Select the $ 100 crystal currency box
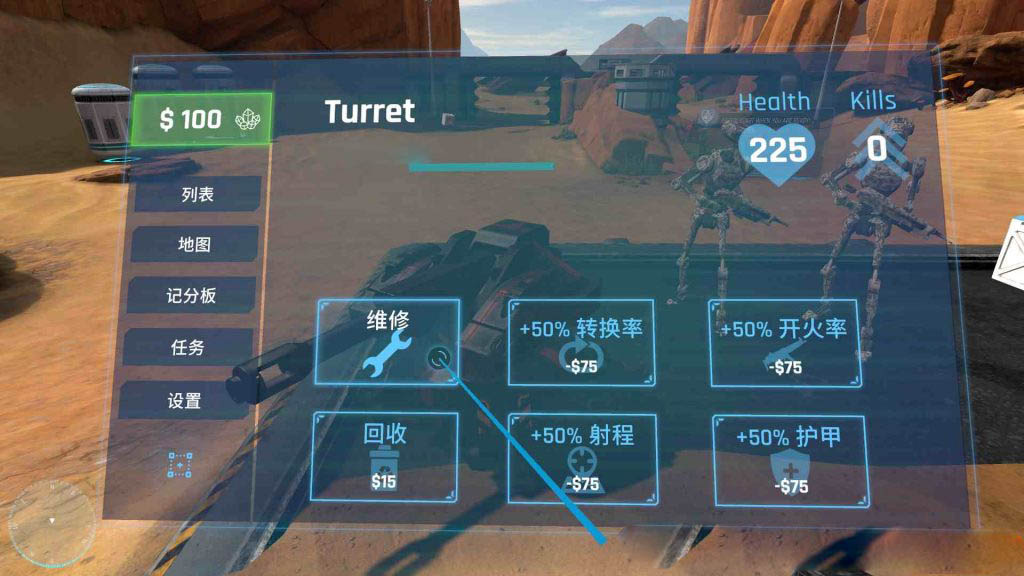1024x576 pixels. [201, 119]
